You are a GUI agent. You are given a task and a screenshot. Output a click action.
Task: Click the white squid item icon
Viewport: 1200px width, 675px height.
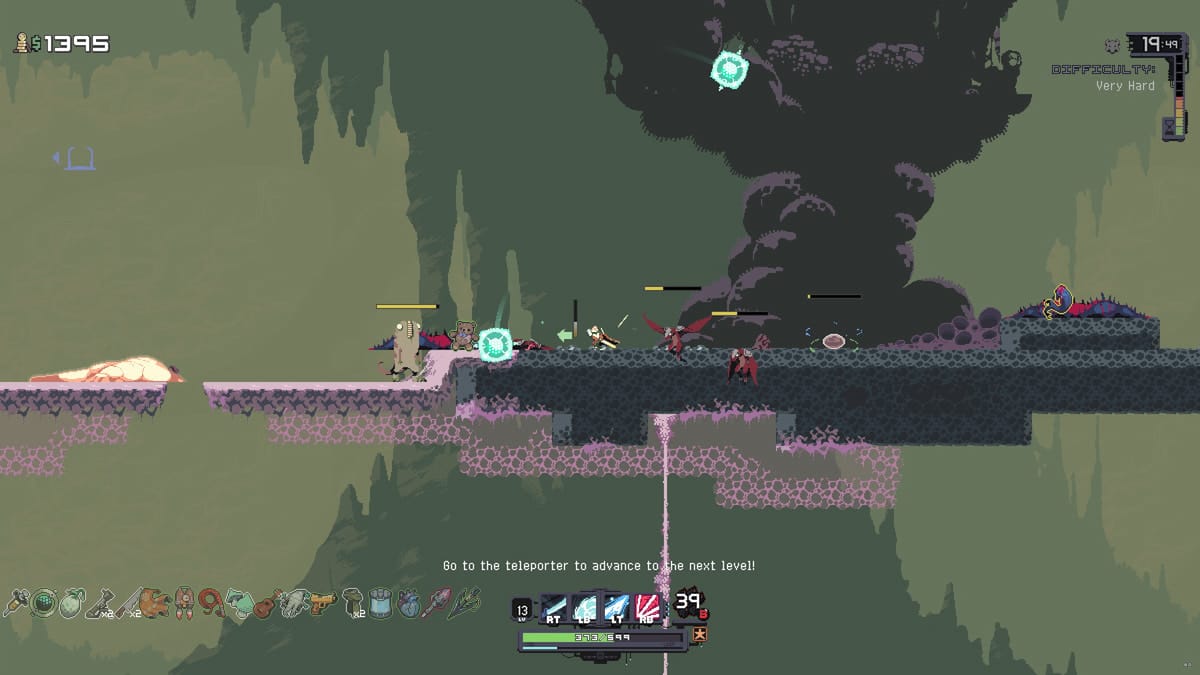coord(294,603)
